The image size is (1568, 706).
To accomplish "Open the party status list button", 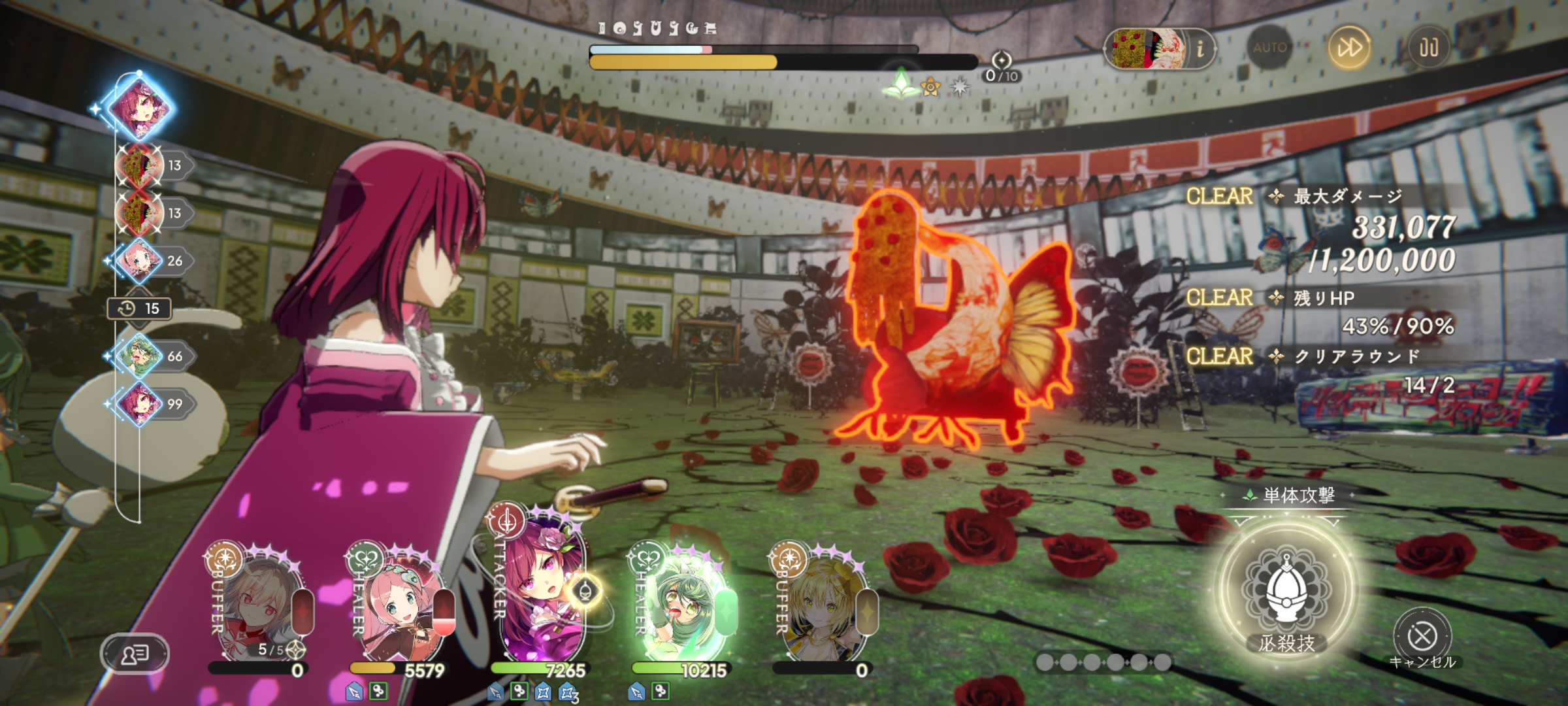I will coord(135,653).
